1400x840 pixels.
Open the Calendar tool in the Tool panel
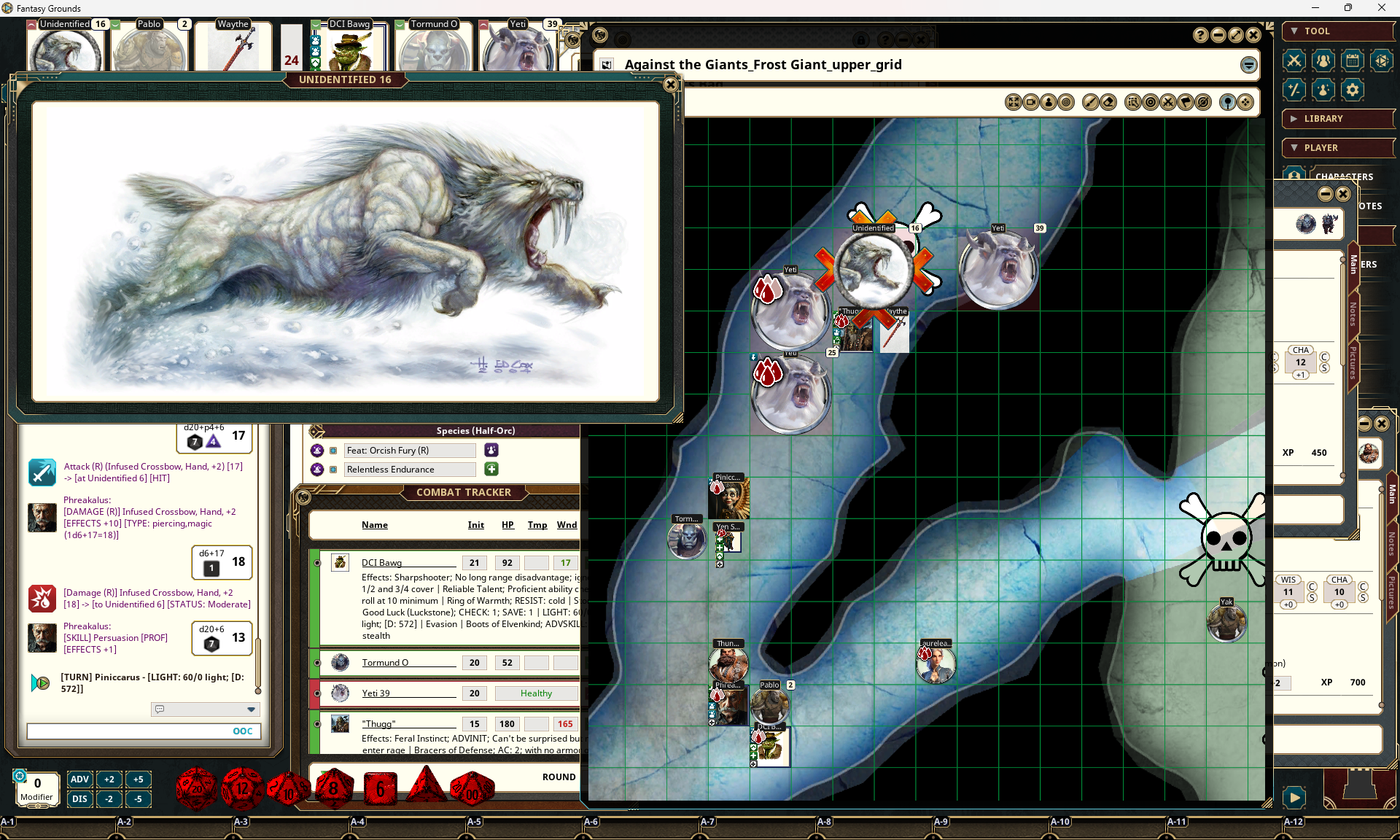tap(1353, 61)
